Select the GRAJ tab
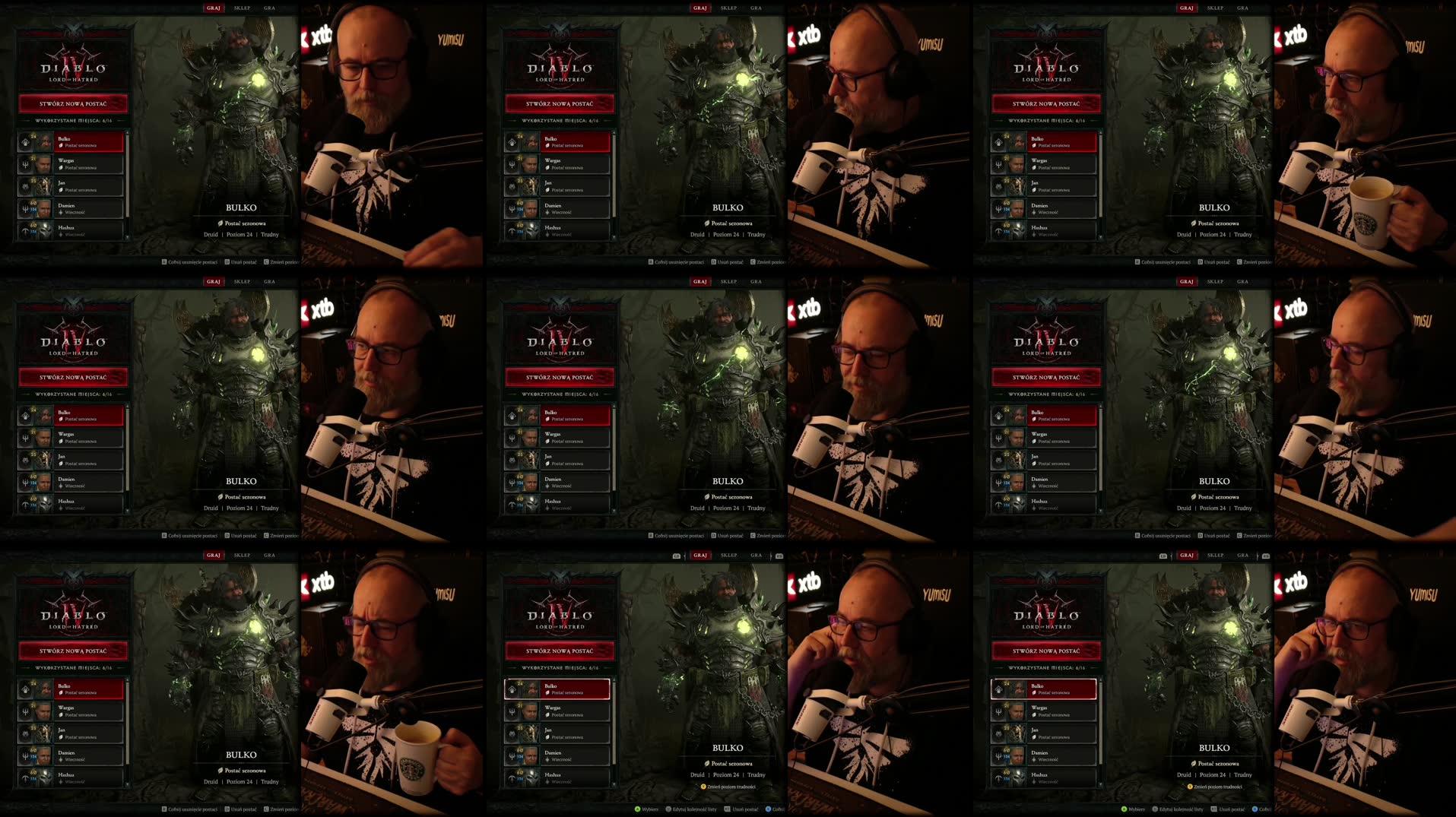Screen dimensions: 1456x817 [699, 555]
